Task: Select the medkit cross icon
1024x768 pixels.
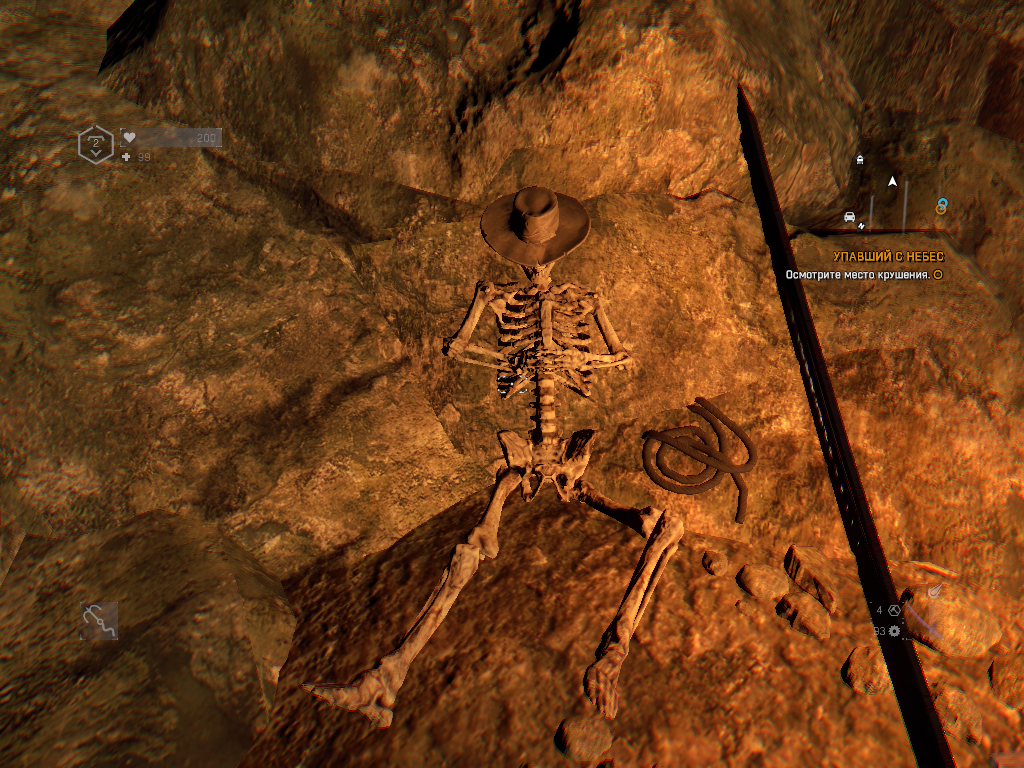Action: 125,157
